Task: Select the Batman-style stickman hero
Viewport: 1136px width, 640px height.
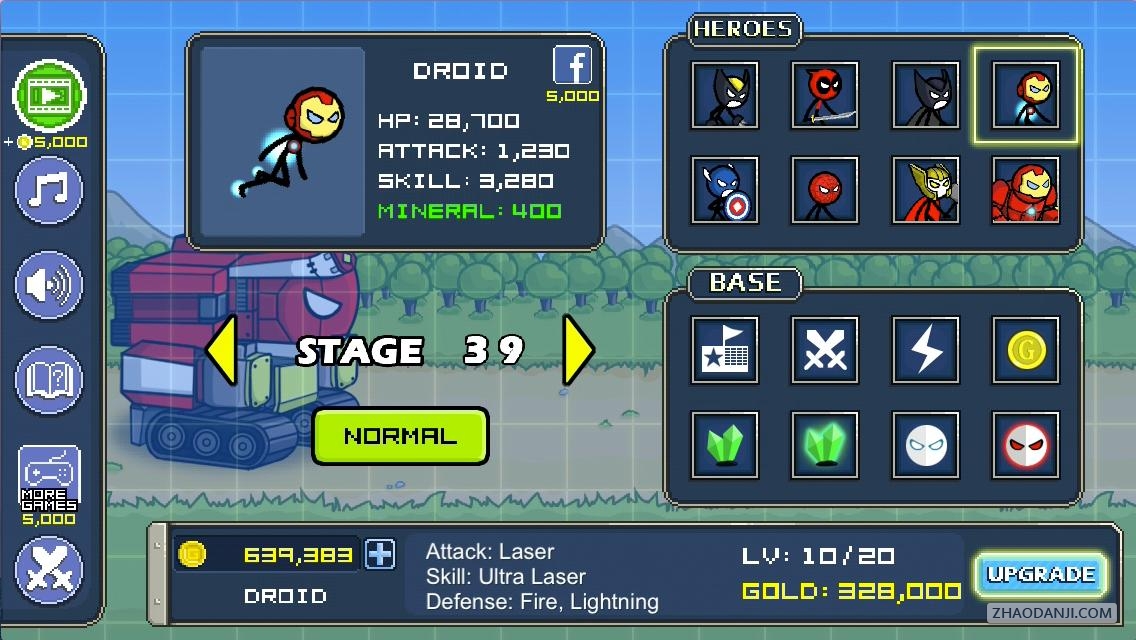Action: (x=926, y=95)
